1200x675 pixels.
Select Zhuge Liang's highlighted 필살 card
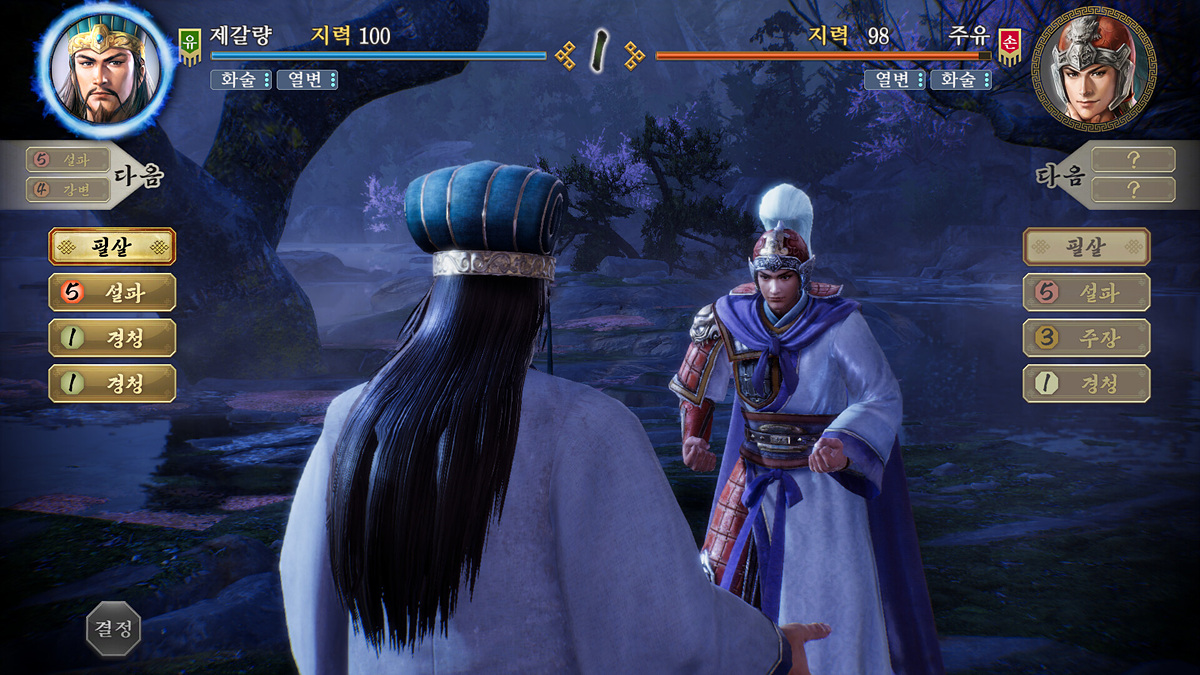point(112,246)
